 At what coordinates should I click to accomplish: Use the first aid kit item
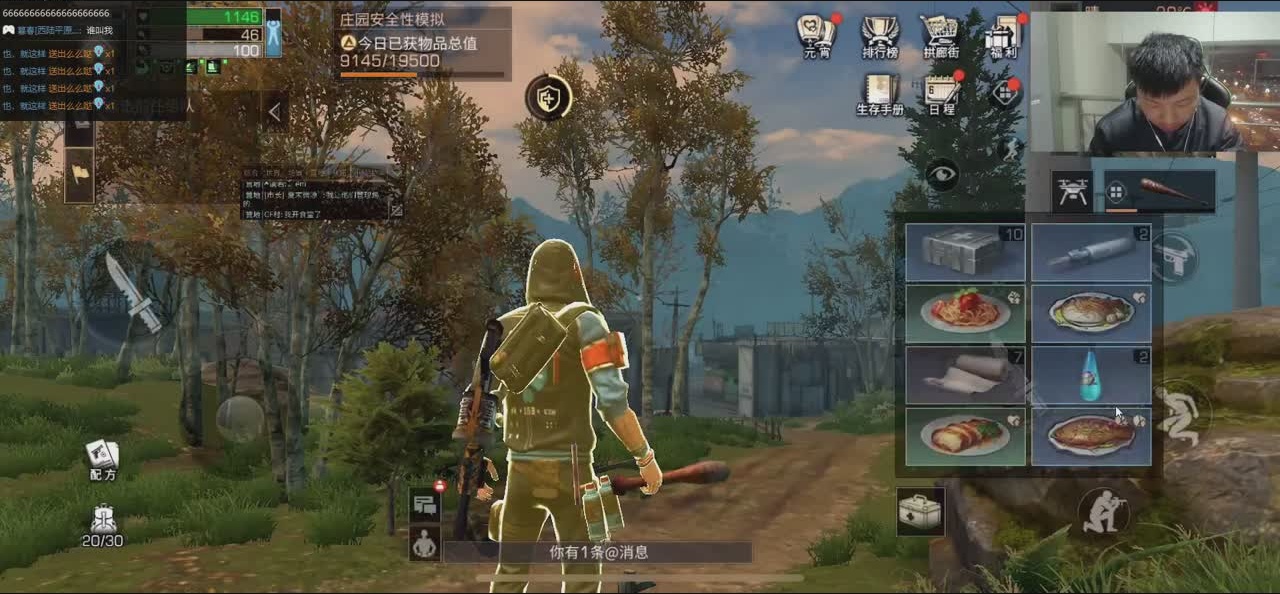point(965,252)
